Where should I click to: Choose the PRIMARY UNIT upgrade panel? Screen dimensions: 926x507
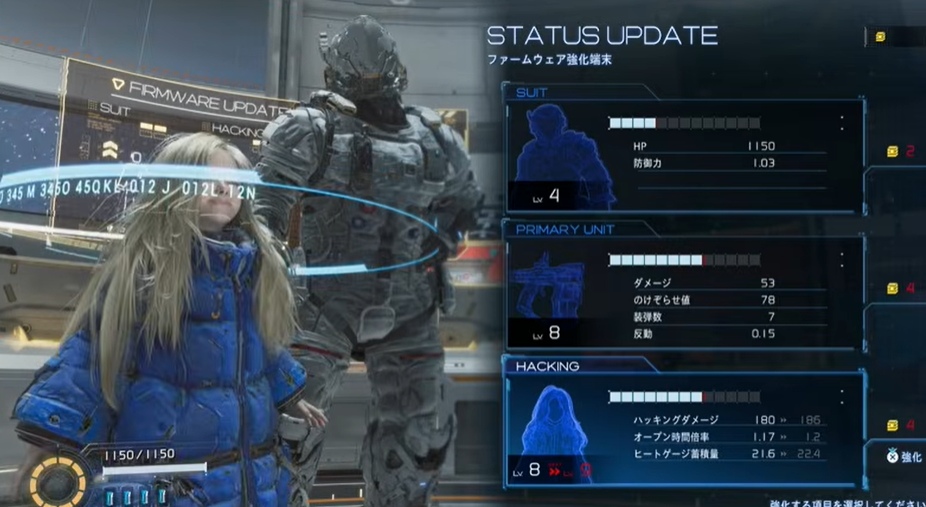[x=683, y=292]
